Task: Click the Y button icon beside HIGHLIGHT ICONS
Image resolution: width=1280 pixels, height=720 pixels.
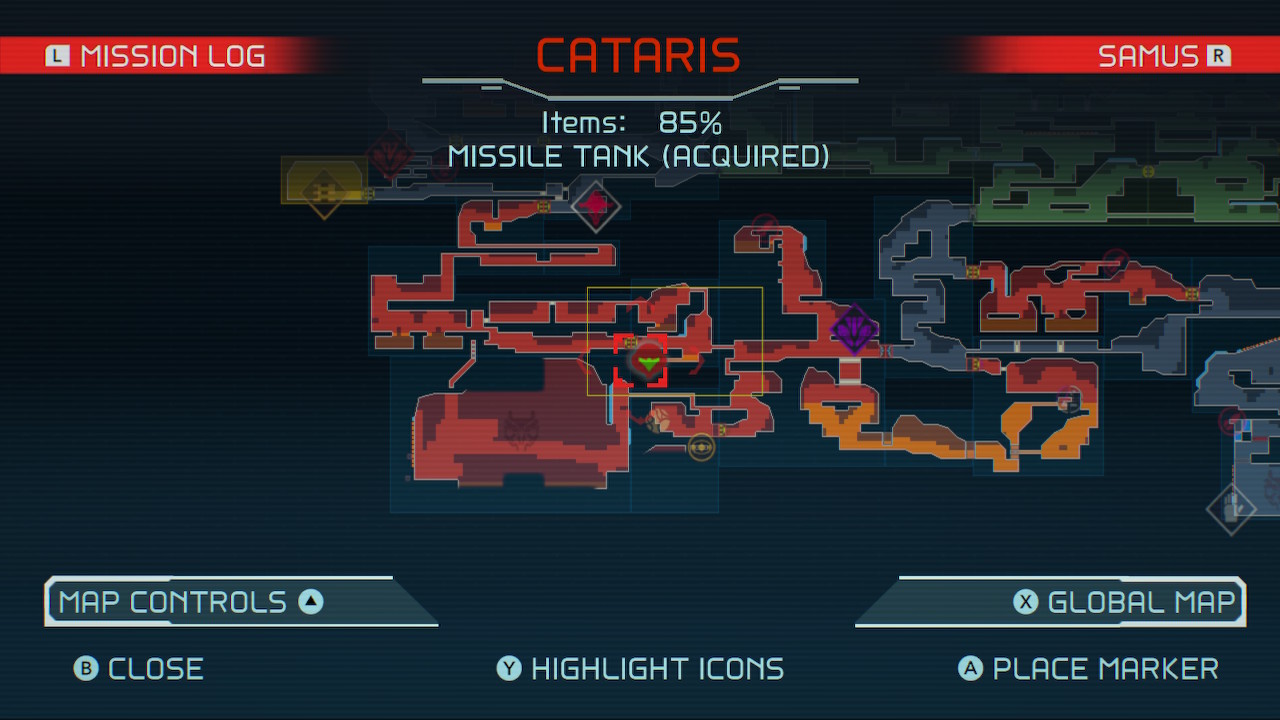Action: (508, 668)
